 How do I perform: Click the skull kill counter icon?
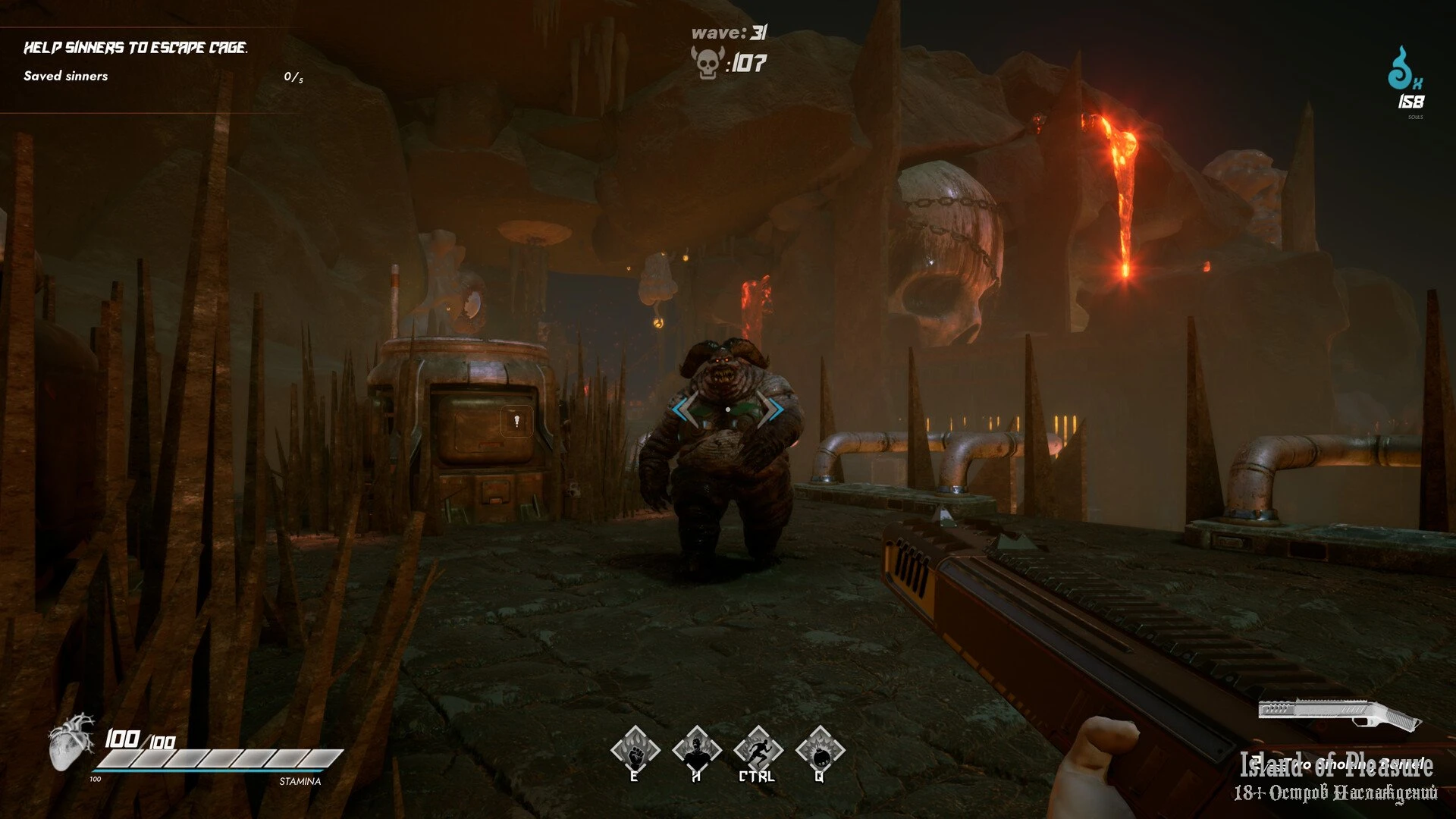(706, 62)
